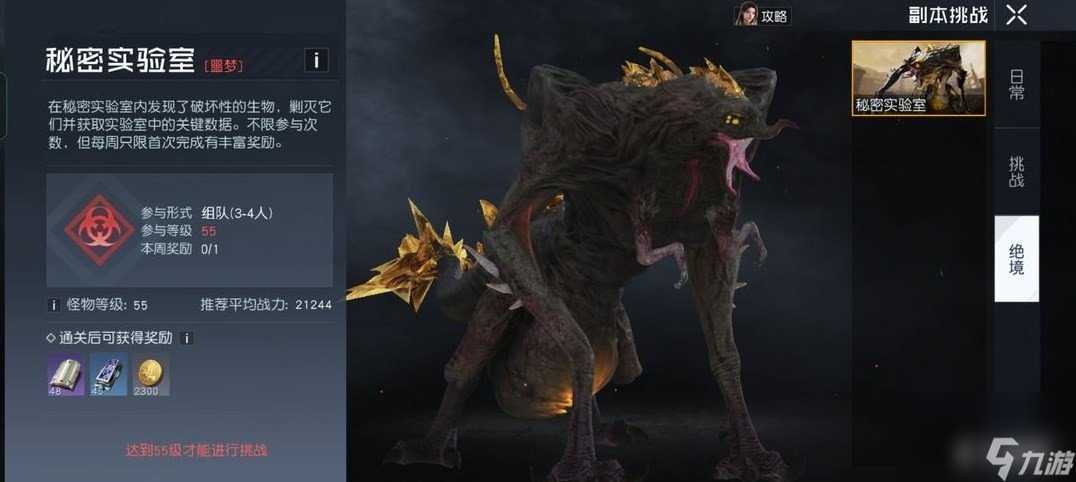Image resolution: width=1076 pixels, height=482 pixels.
Task: View the blue card reward item
Action: click(109, 374)
